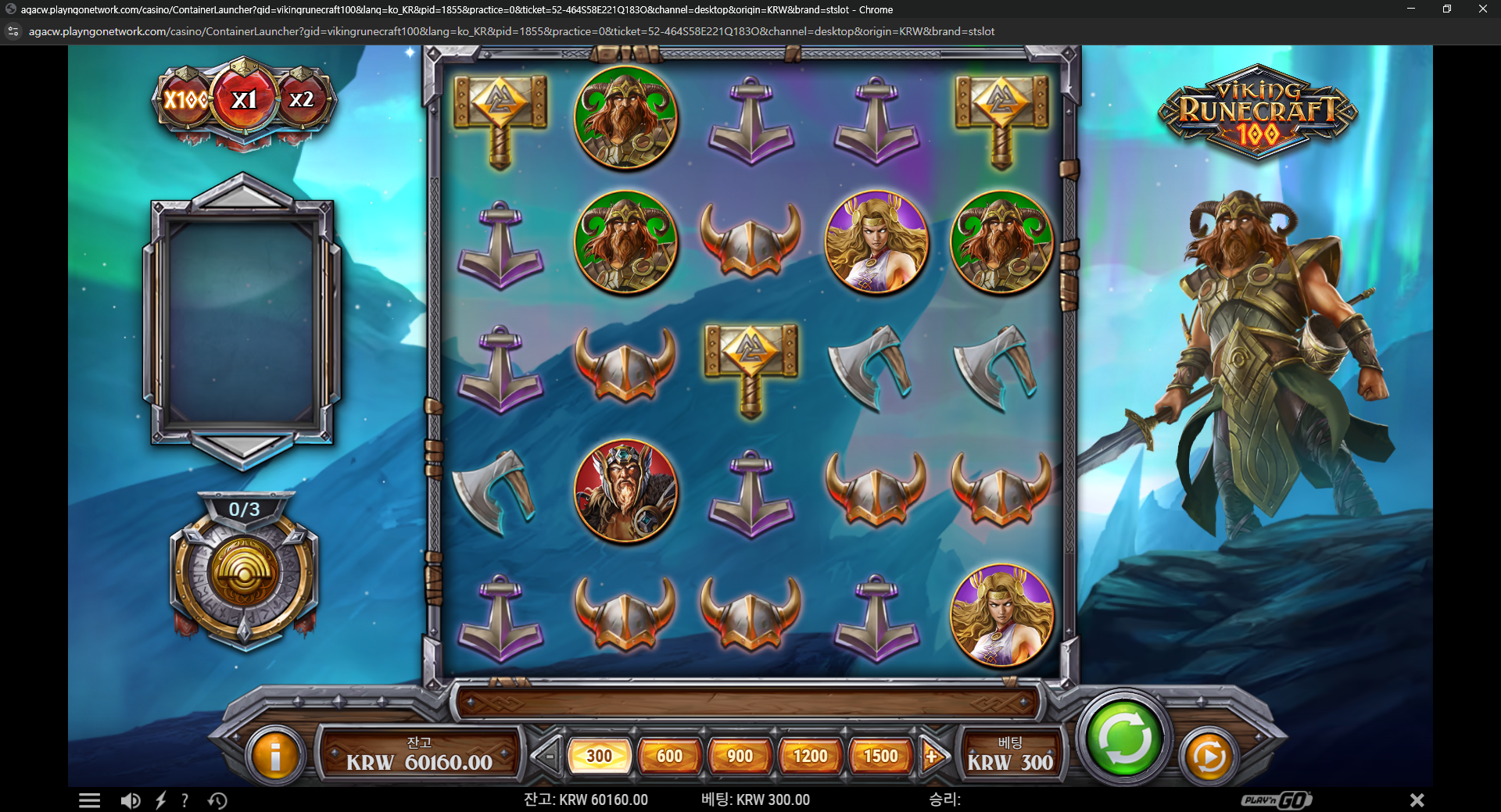Image resolution: width=1501 pixels, height=812 pixels.
Task: Spin the reels with the green button
Action: pyautogui.click(x=1124, y=738)
